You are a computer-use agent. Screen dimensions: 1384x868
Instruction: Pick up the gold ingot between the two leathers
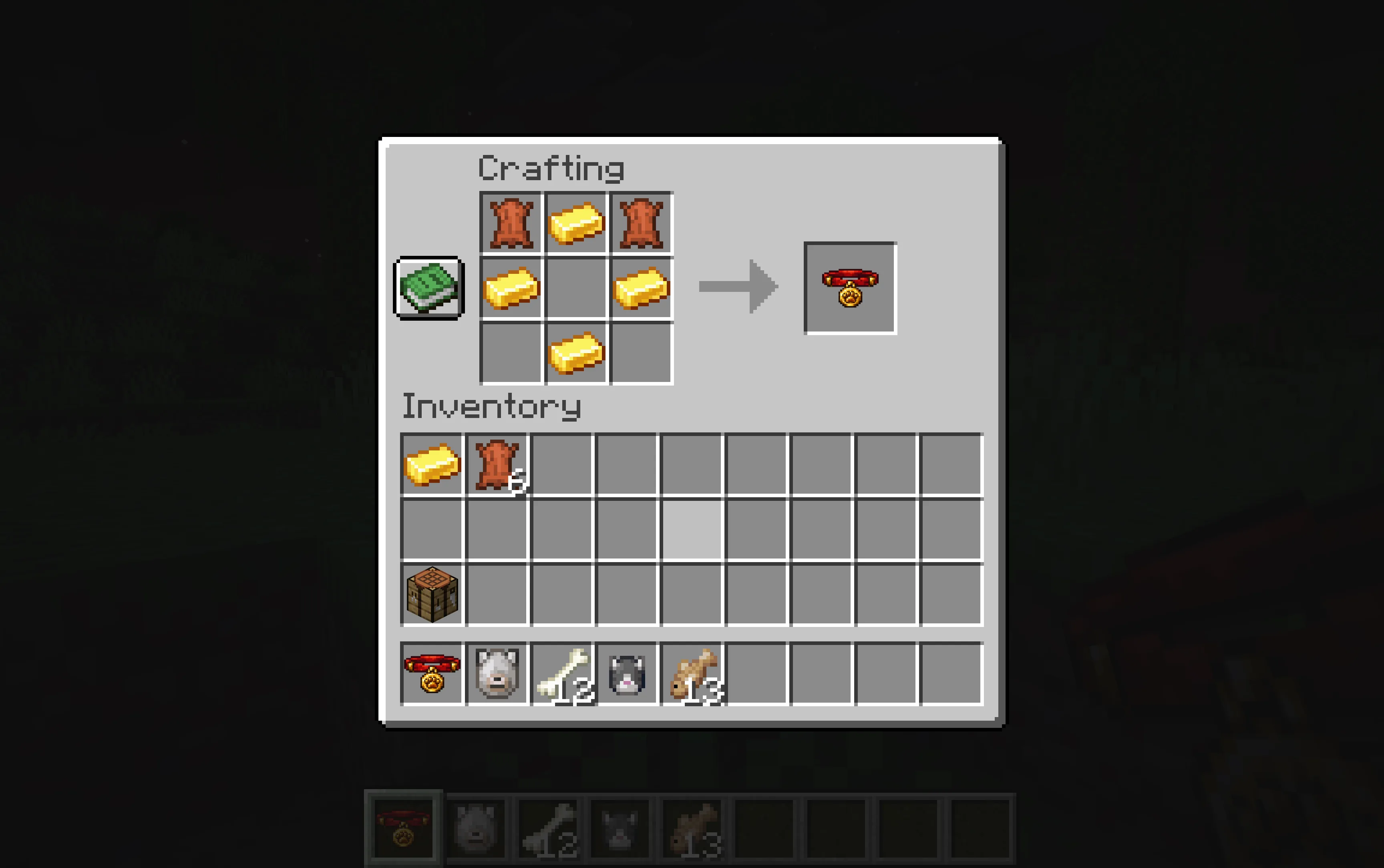pos(576,223)
